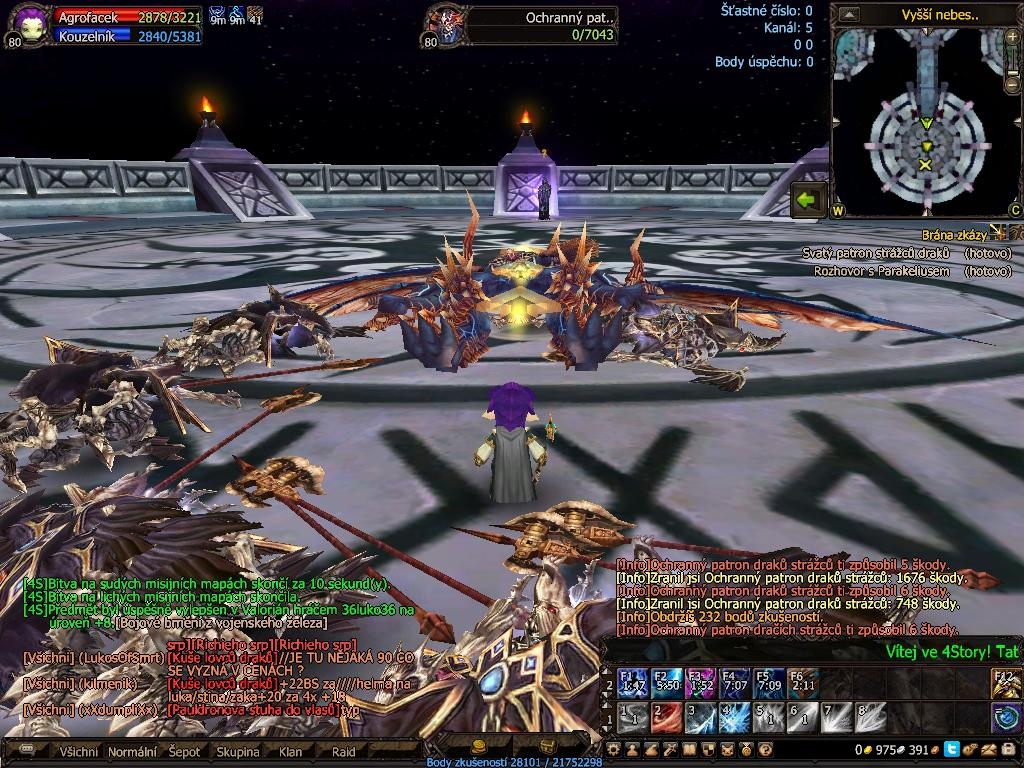Switch to the Skupina chat tab
This screenshot has height=768, width=1024.
pyautogui.click(x=238, y=752)
